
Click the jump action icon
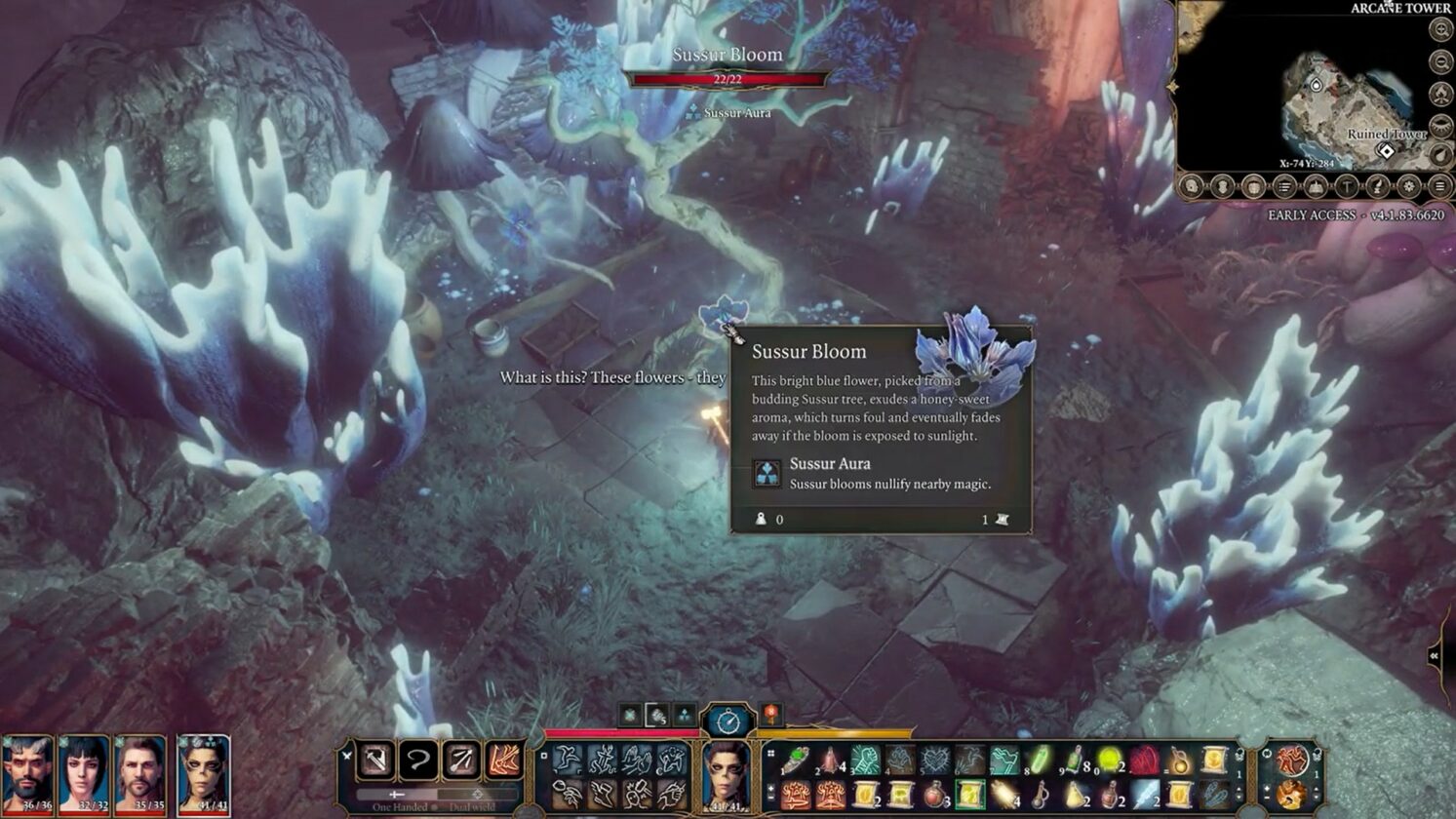point(567,760)
